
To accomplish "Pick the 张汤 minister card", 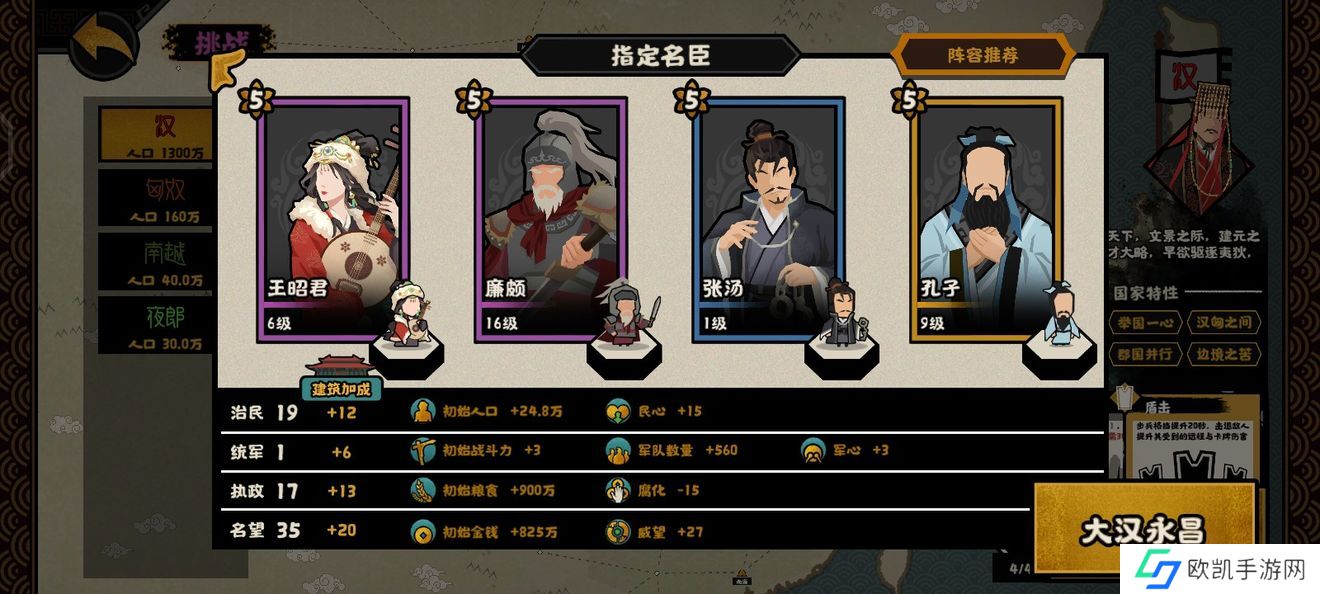I will (x=769, y=220).
